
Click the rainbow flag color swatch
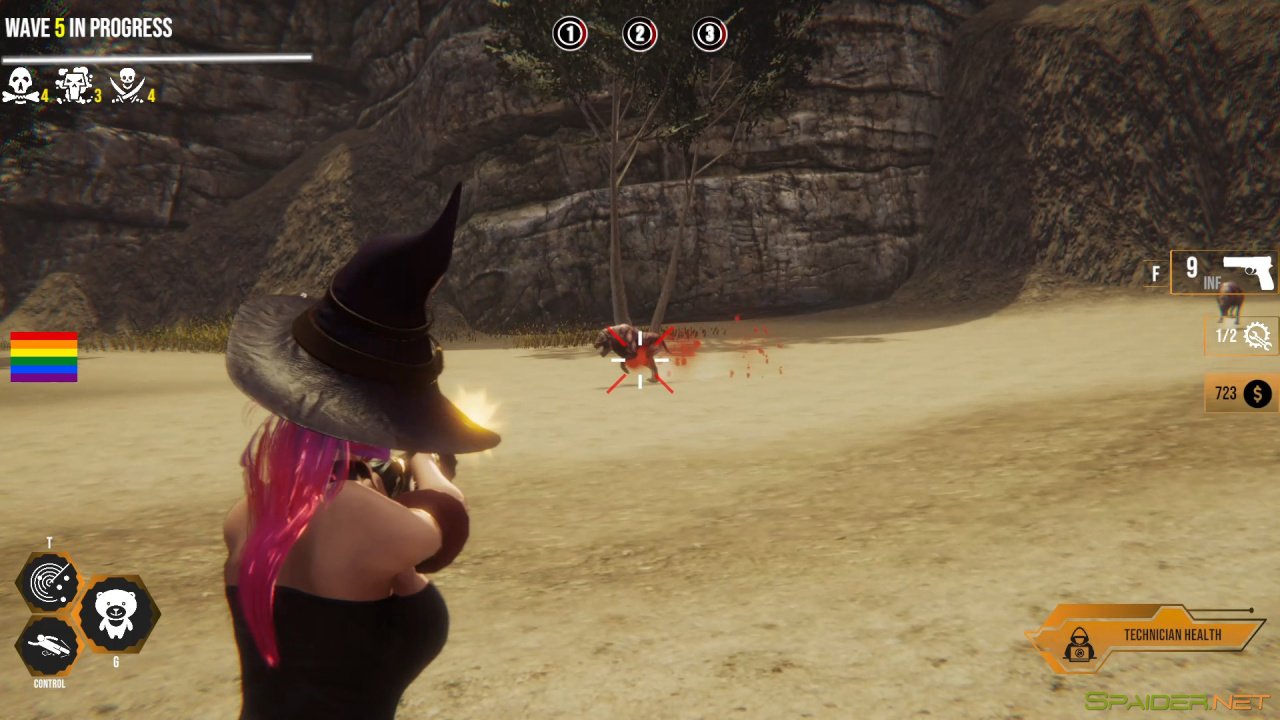pos(44,356)
